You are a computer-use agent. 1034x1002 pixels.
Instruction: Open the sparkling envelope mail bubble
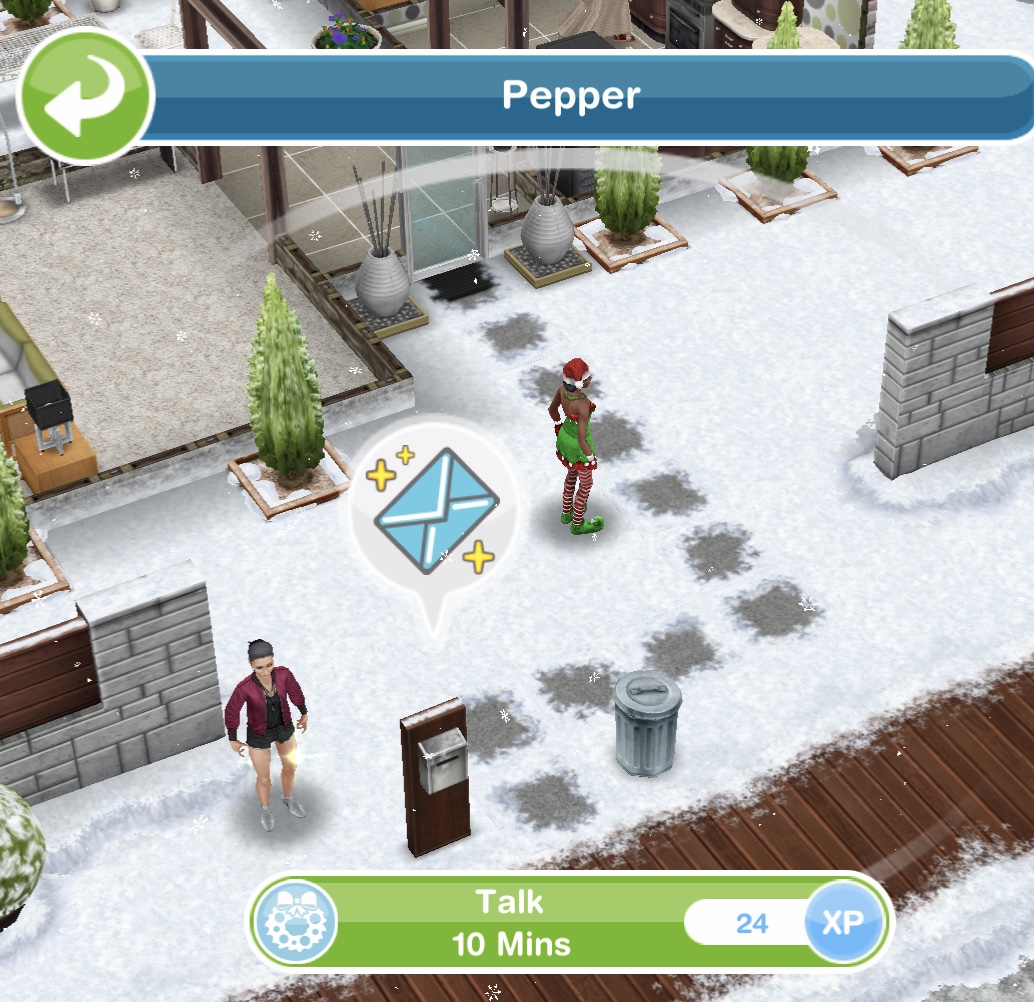[435, 510]
